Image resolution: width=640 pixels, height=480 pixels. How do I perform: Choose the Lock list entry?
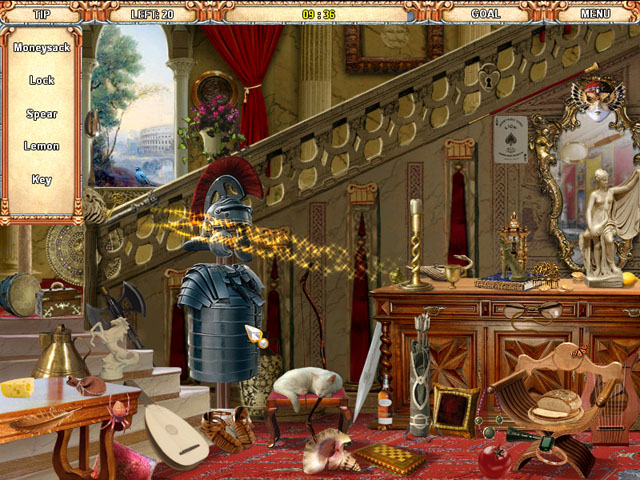[x=42, y=80]
